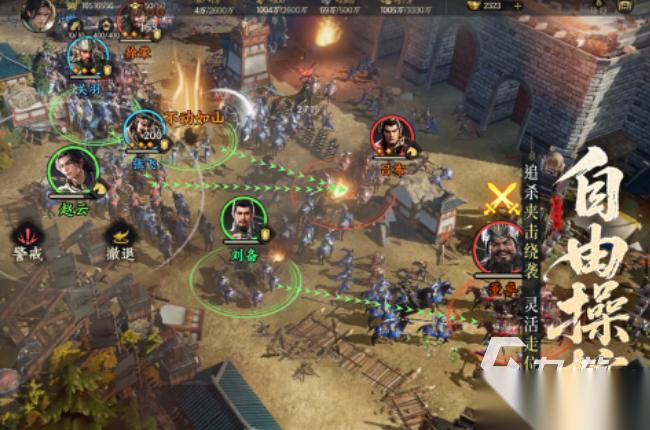Target enemy general Lu Bu's portrait
Viewport: 650px width, 430px height.
[x=391, y=137]
